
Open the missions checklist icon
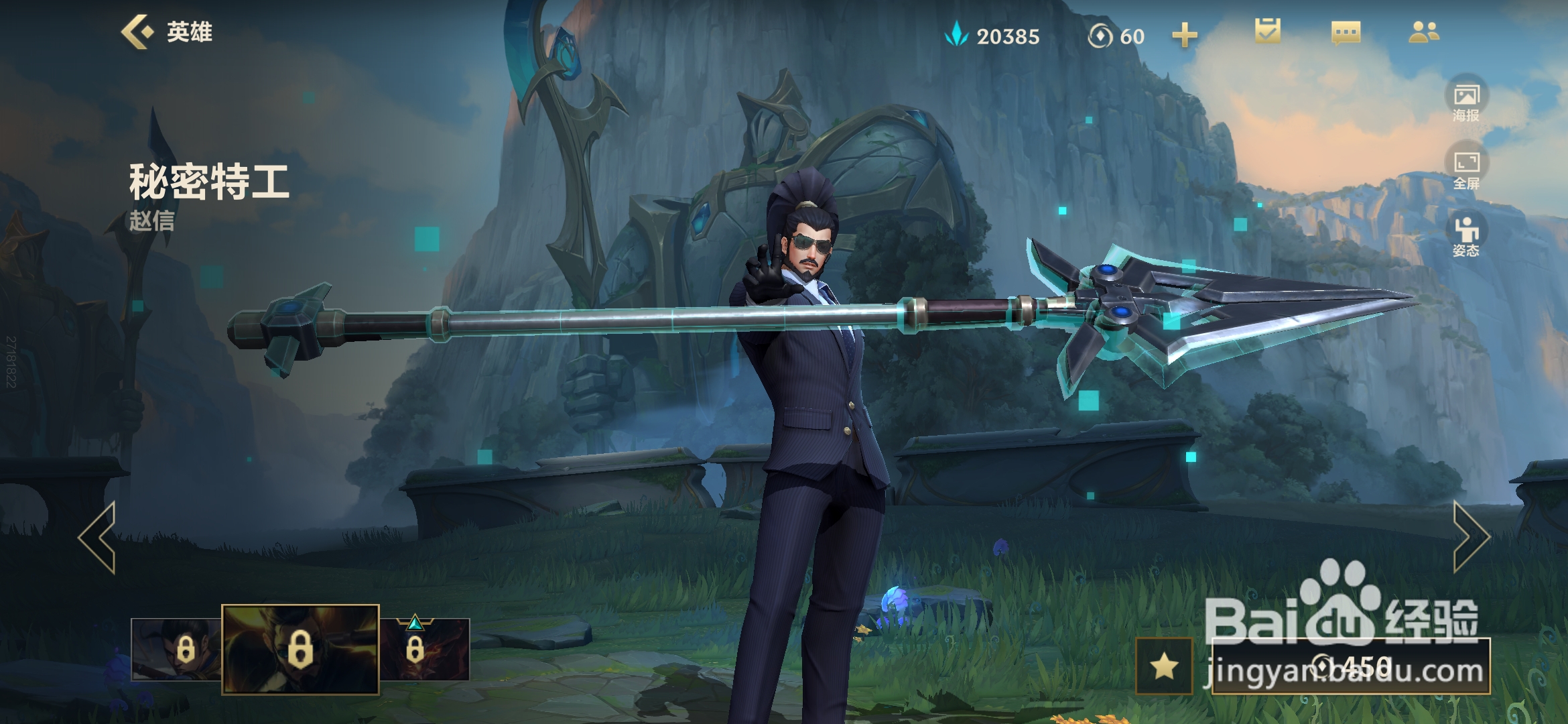tap(1267, 32)
